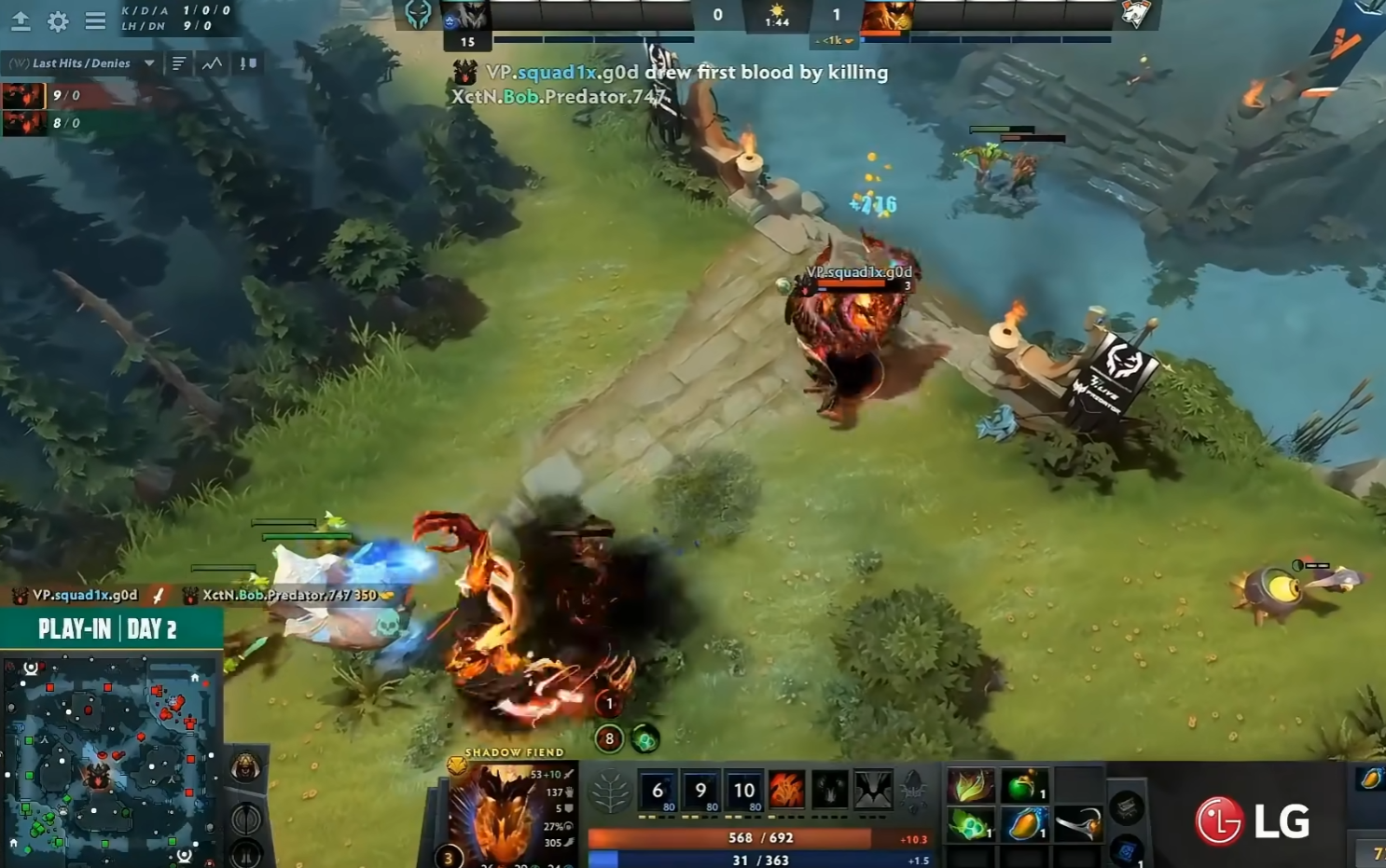Toggle the sorted bars list view
Screen dimensions: 1386x868
[179, 63]
